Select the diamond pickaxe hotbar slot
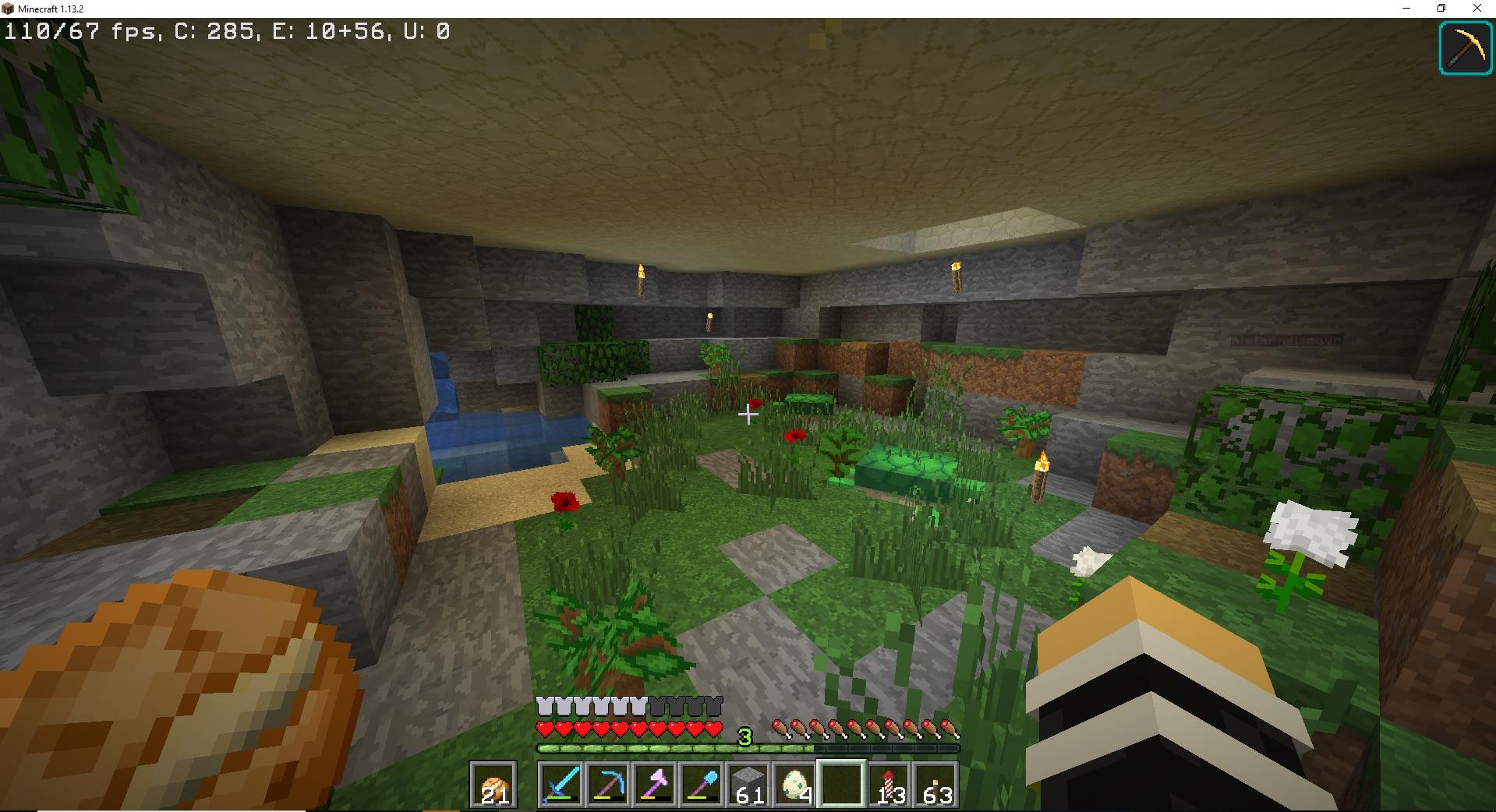This screenshot has height=812, width=1496. click(x=609, y=786)
